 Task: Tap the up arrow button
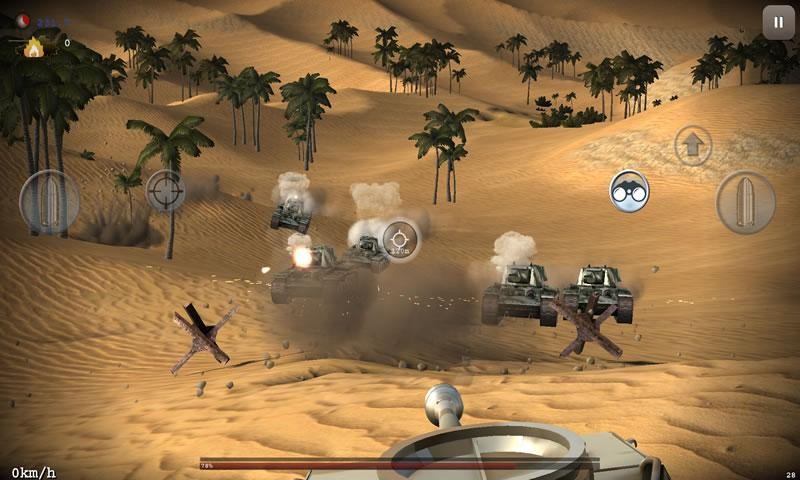tap(692, 145)
